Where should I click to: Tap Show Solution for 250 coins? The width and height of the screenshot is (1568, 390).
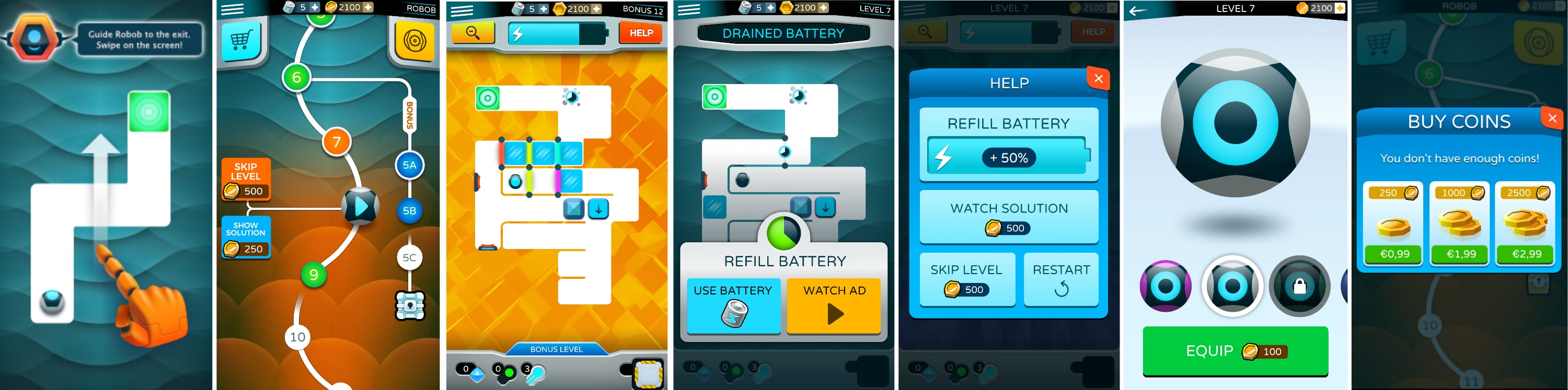(x=245, y=237)
